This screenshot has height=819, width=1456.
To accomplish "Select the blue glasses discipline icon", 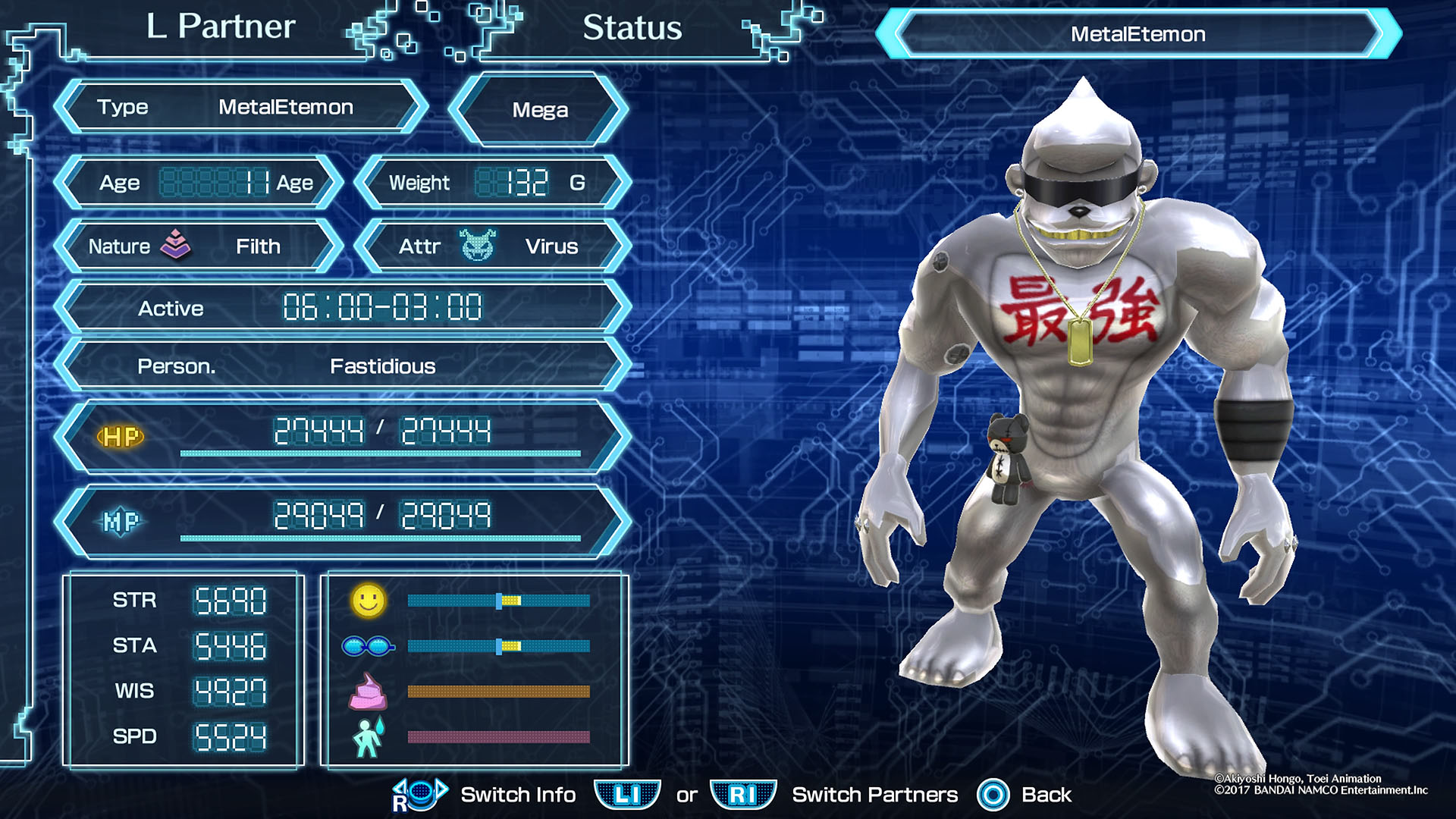I will coord(368,646).
